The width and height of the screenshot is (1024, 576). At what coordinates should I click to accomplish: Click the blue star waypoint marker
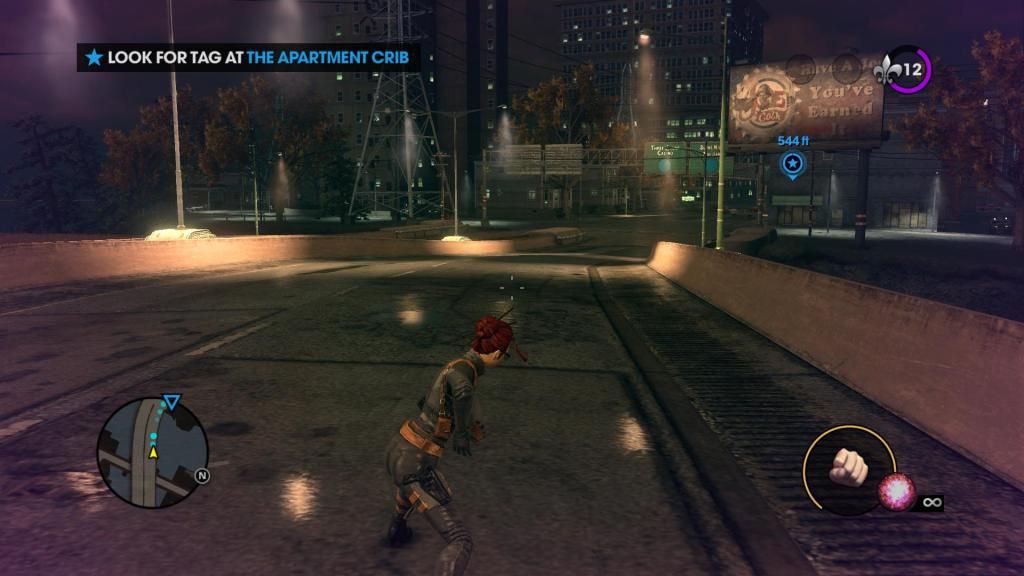pyautogui.click(x=793, y=163)
